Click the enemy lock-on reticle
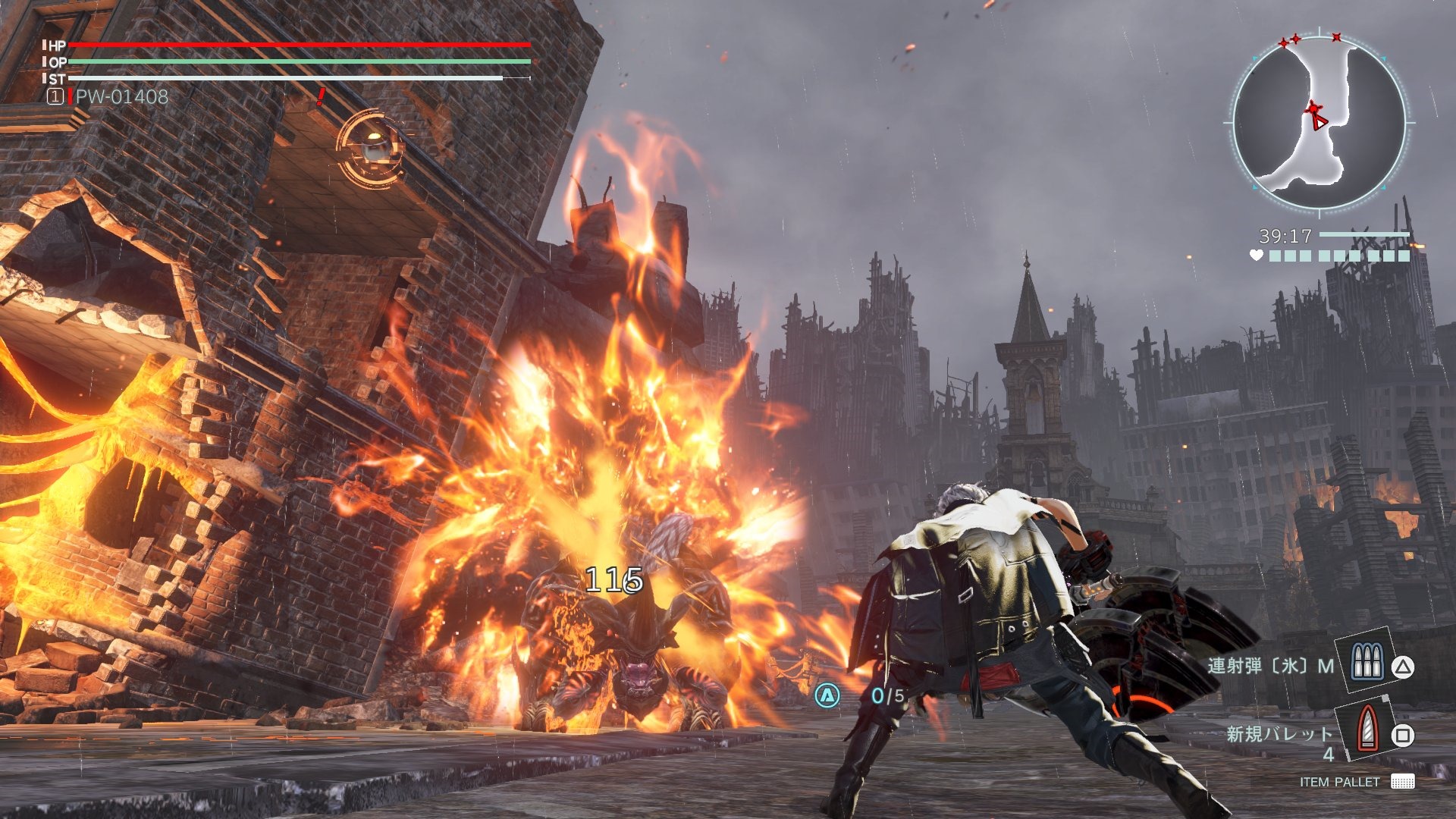Viewport: 1456px width, 819px height. 370,147
